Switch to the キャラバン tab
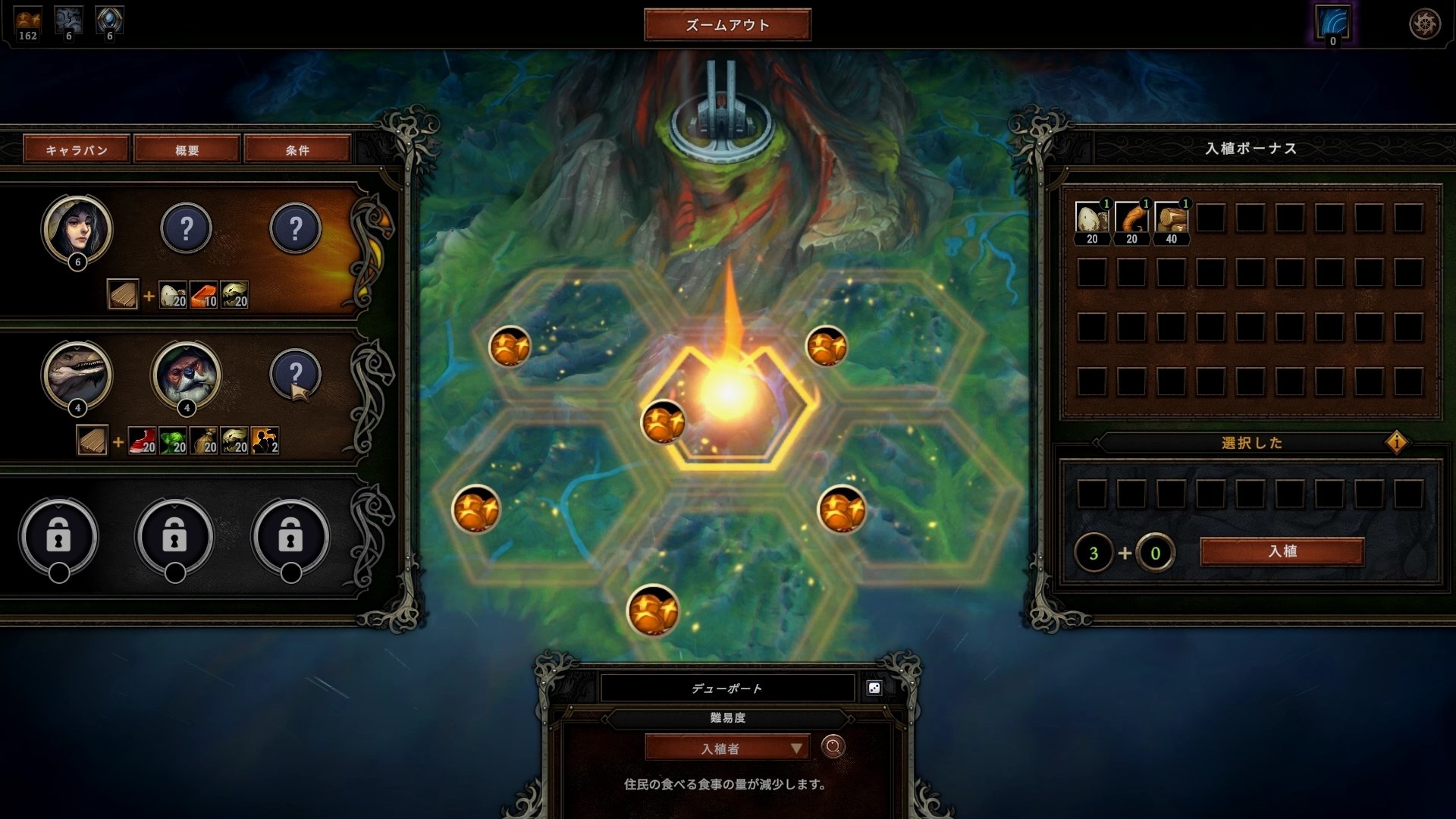 tap(77, 149)
